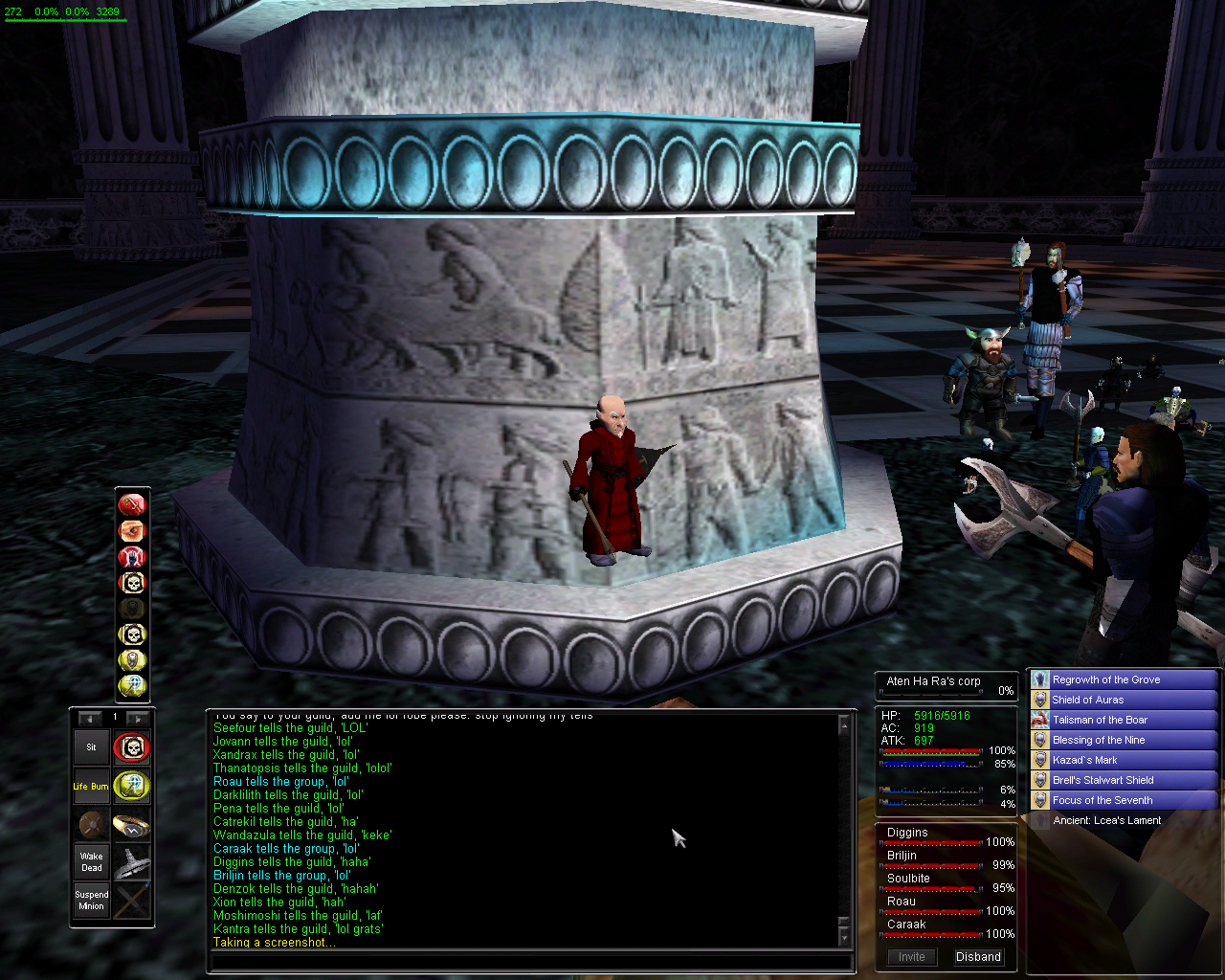Click the chat window scroll-up arrow
Viewport: 1225px width, 980px height.
[844, 726]
